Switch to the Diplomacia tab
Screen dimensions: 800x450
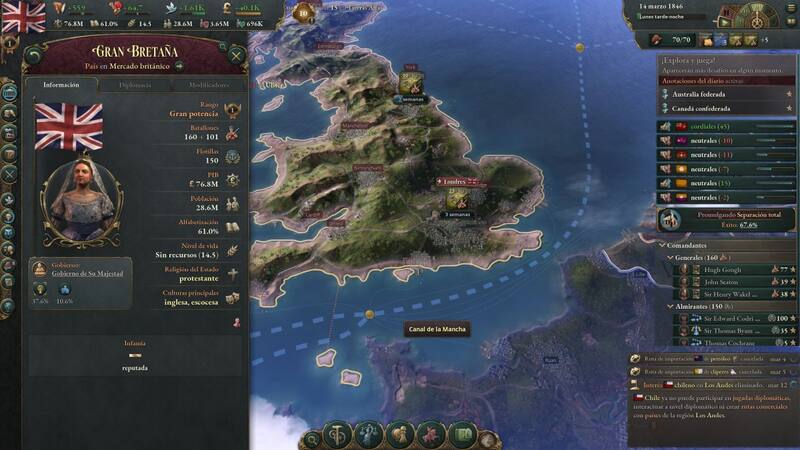coord(136,85)
